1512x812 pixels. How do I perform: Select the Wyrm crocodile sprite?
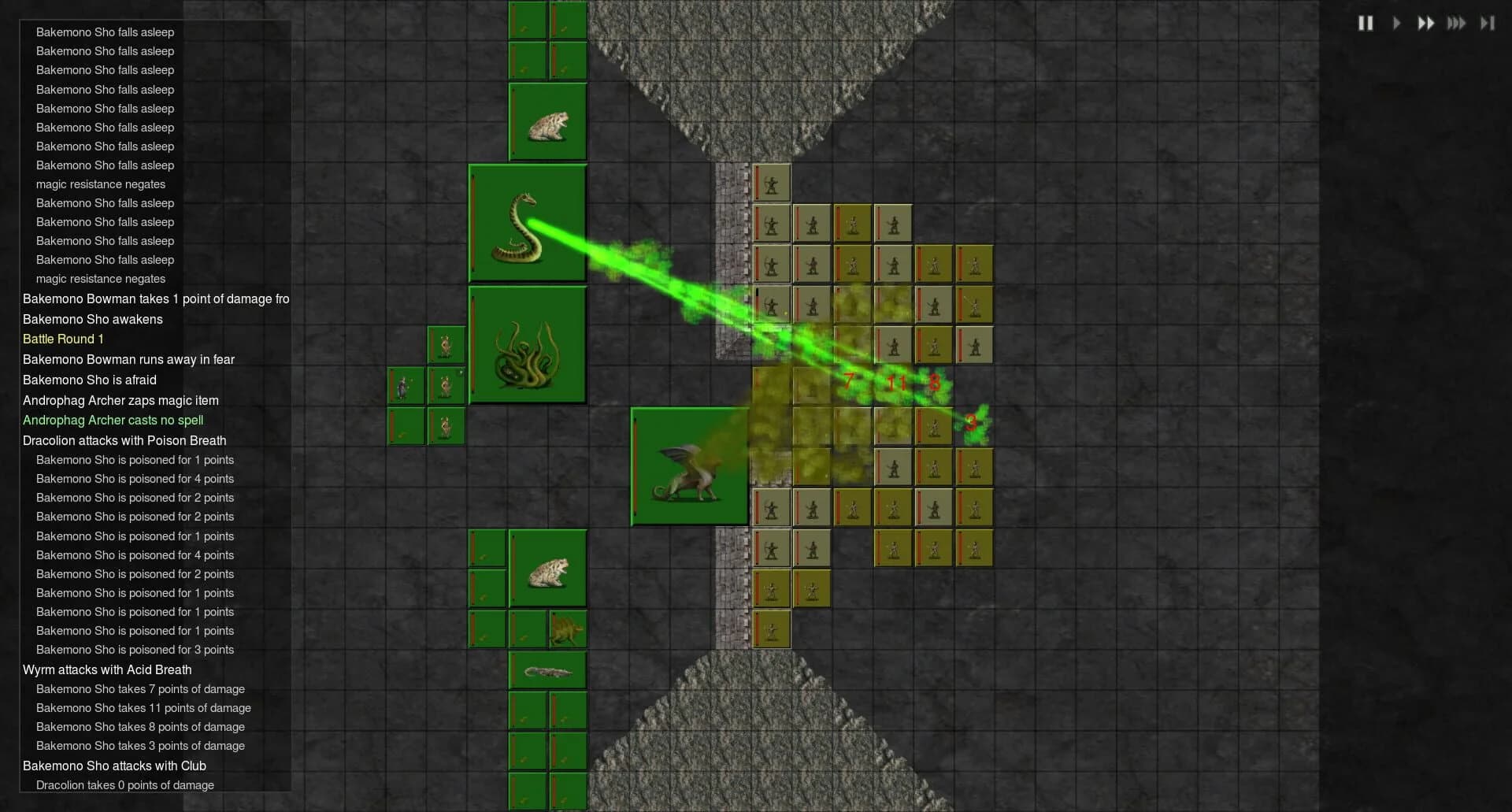coord(547,670)
